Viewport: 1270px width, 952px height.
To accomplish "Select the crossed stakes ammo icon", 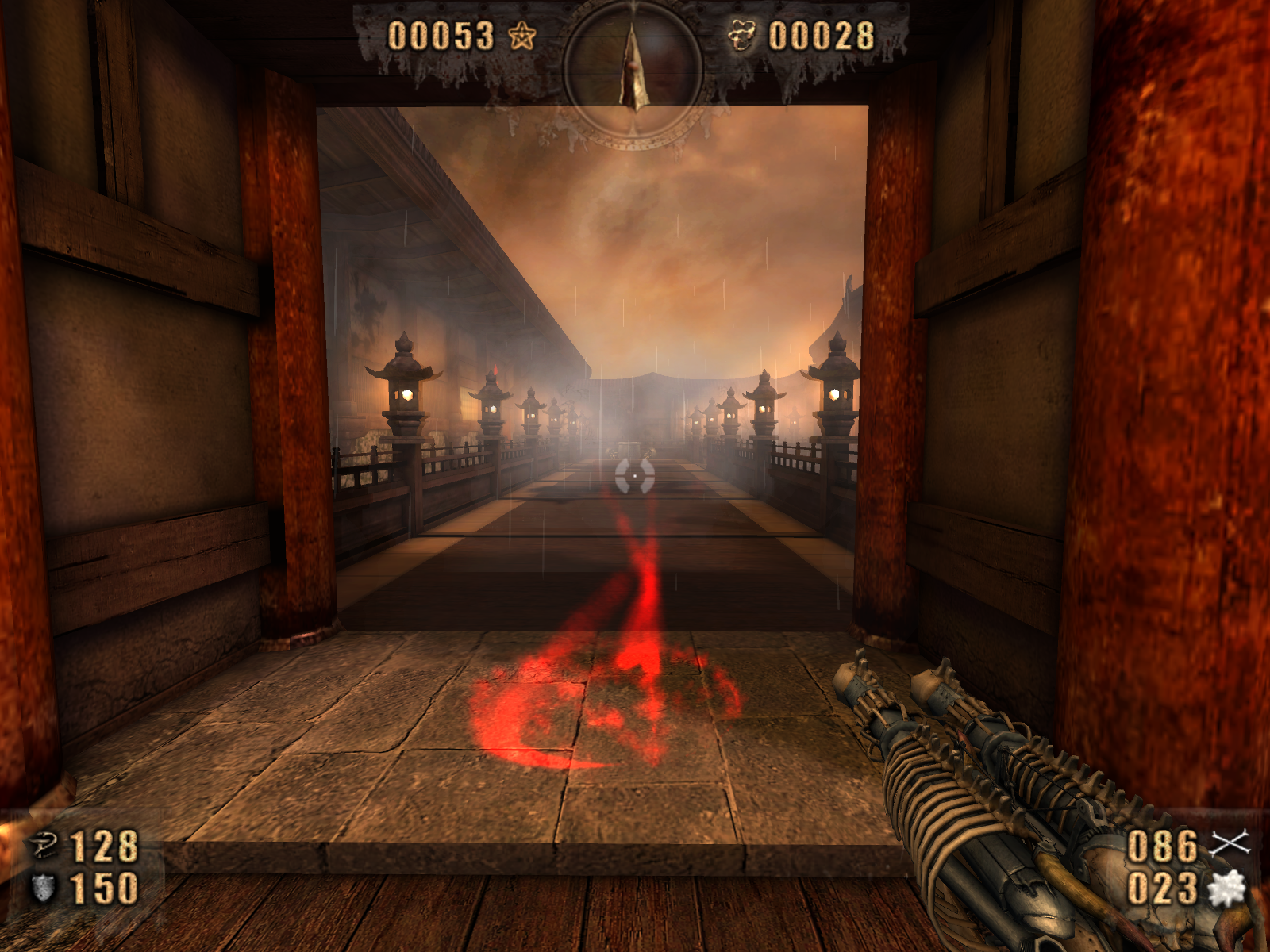I will click(x=1229, y=844).
